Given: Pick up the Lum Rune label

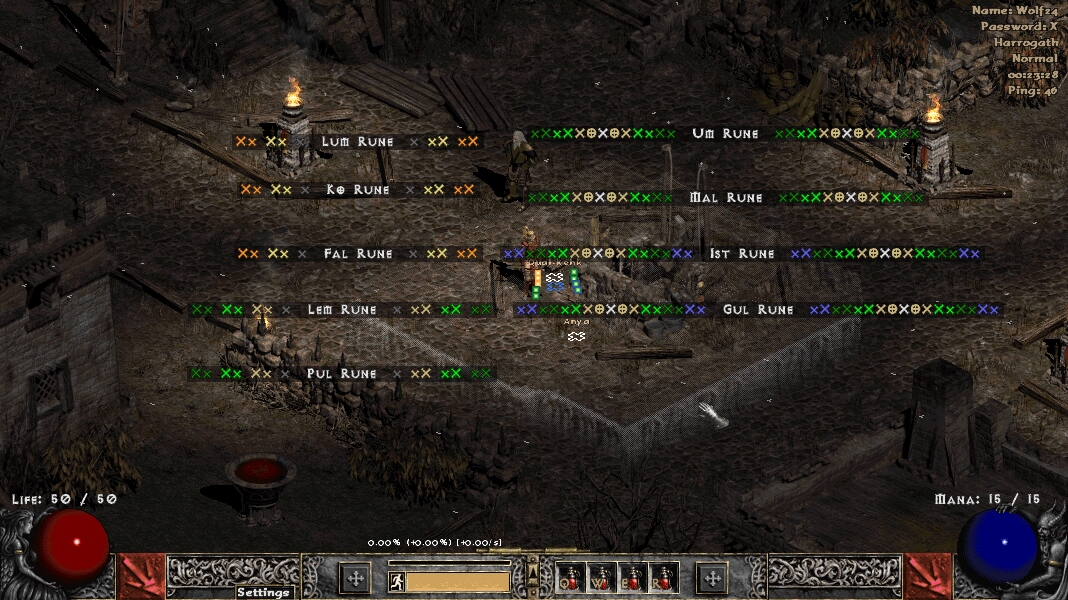Looking at the screenshot, I should coord(357,142).
